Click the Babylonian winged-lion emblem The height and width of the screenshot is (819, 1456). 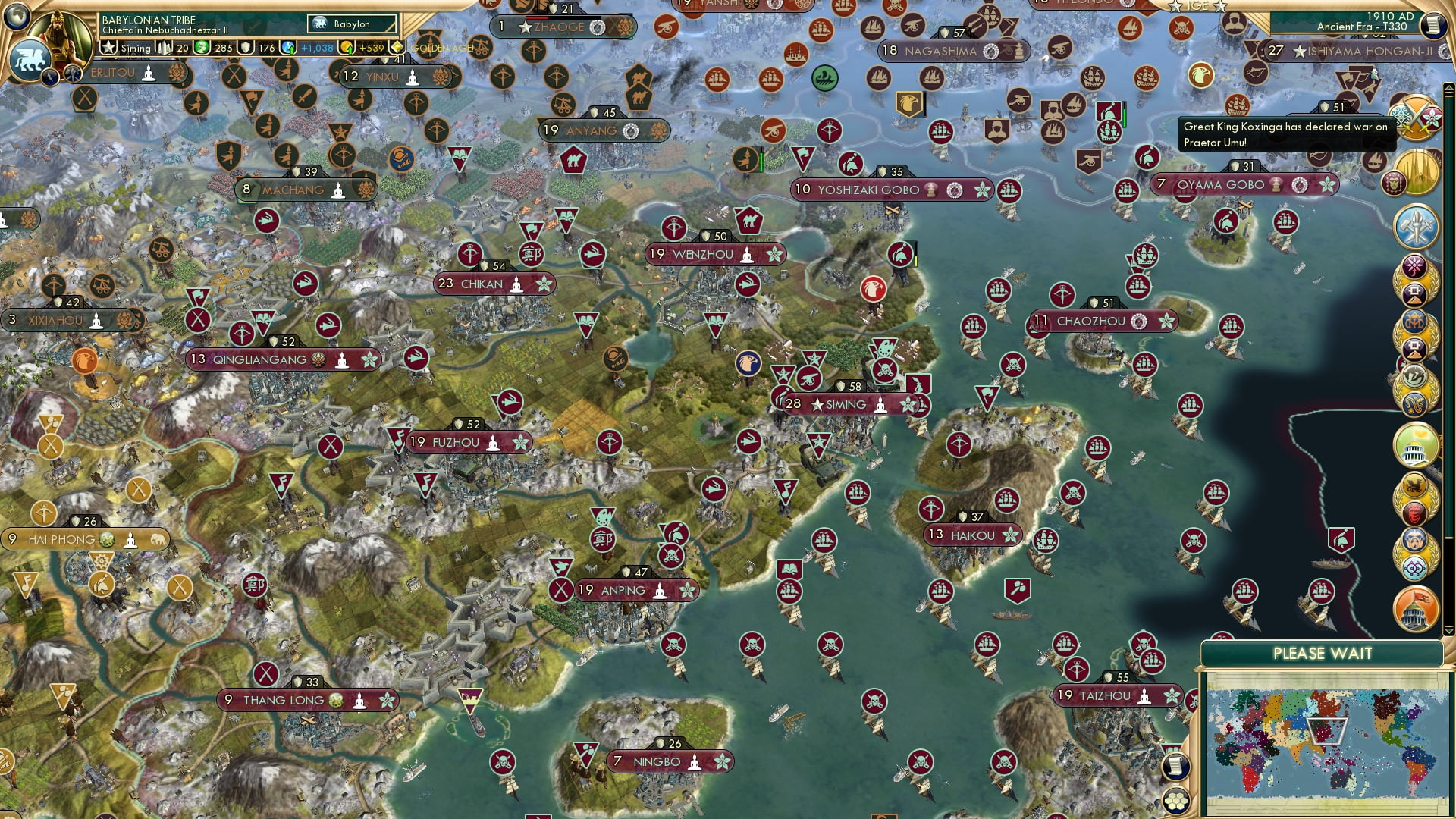tap(32, 58)
